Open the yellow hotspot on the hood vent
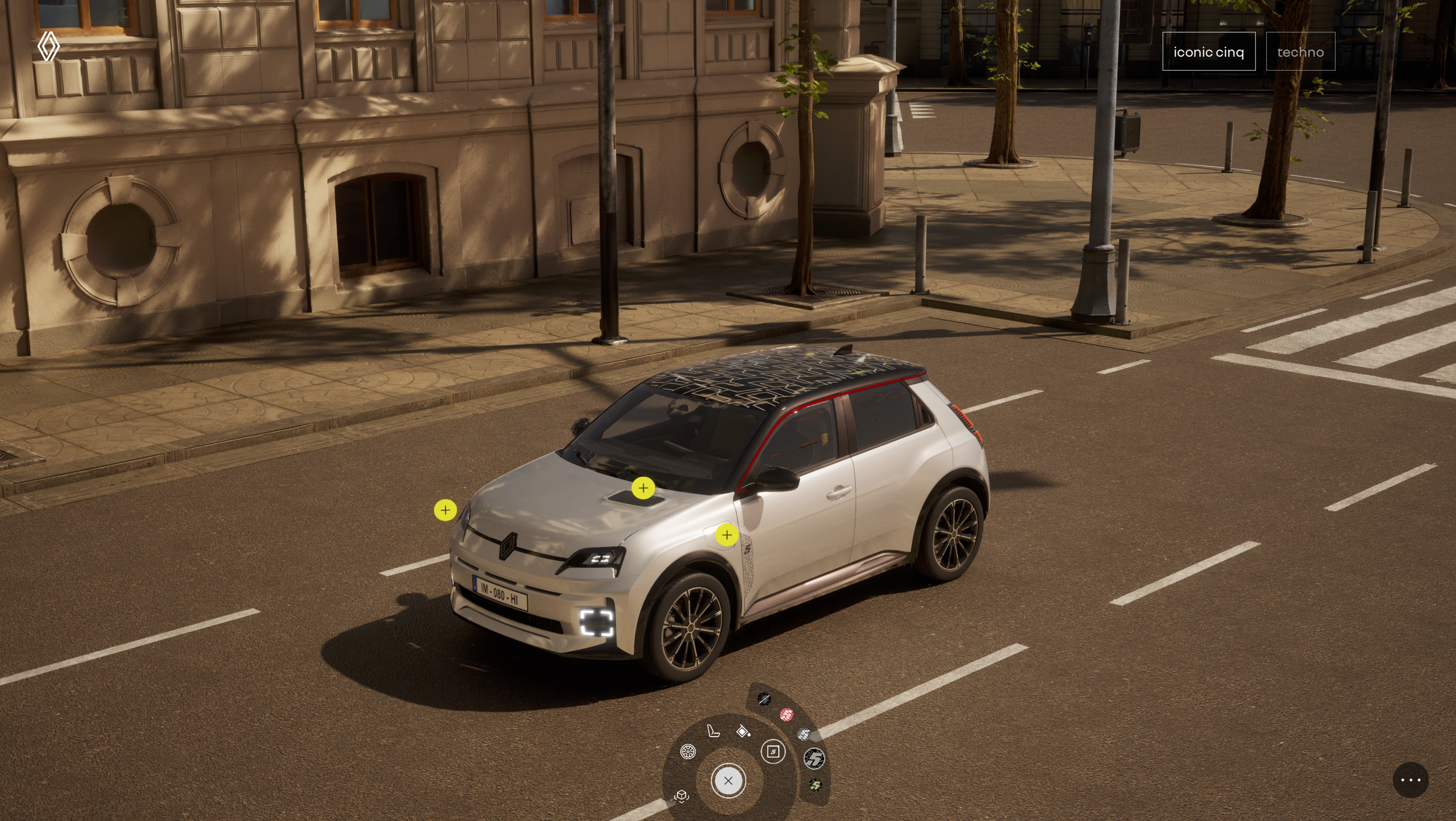Screen dimensions: 1456x821 click(x=643, y=488)
